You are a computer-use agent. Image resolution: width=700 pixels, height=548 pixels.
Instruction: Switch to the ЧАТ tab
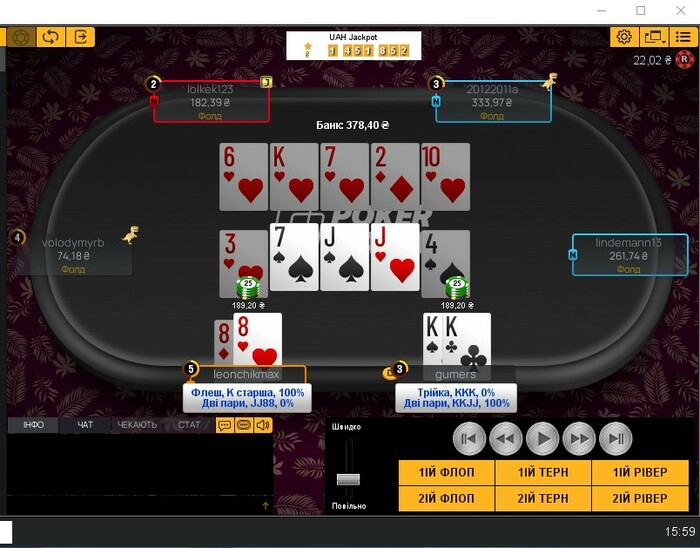[85, 425]
